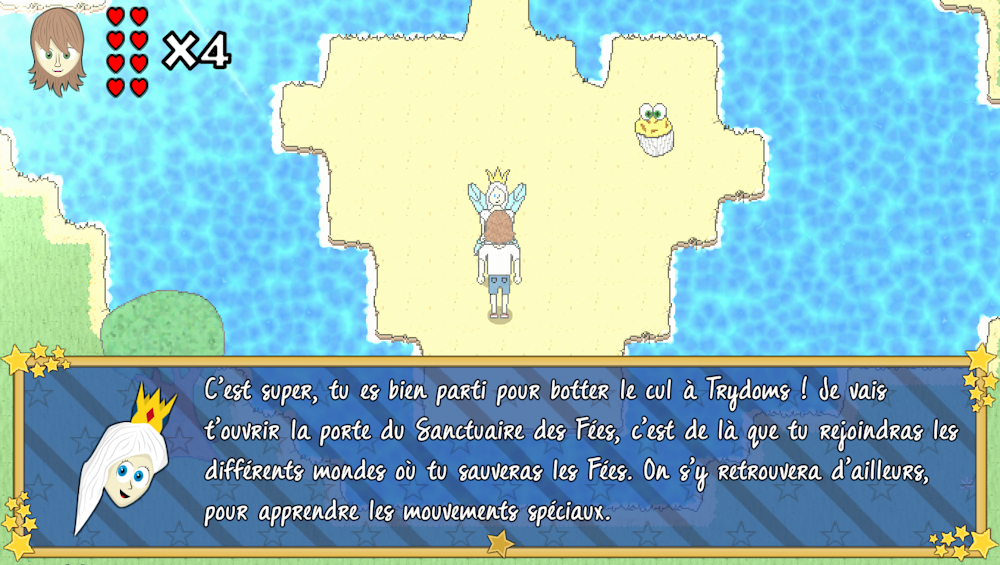1000x565 pixels.
Task: Select the brown-haired hero portrait
Action: point(57,52)
